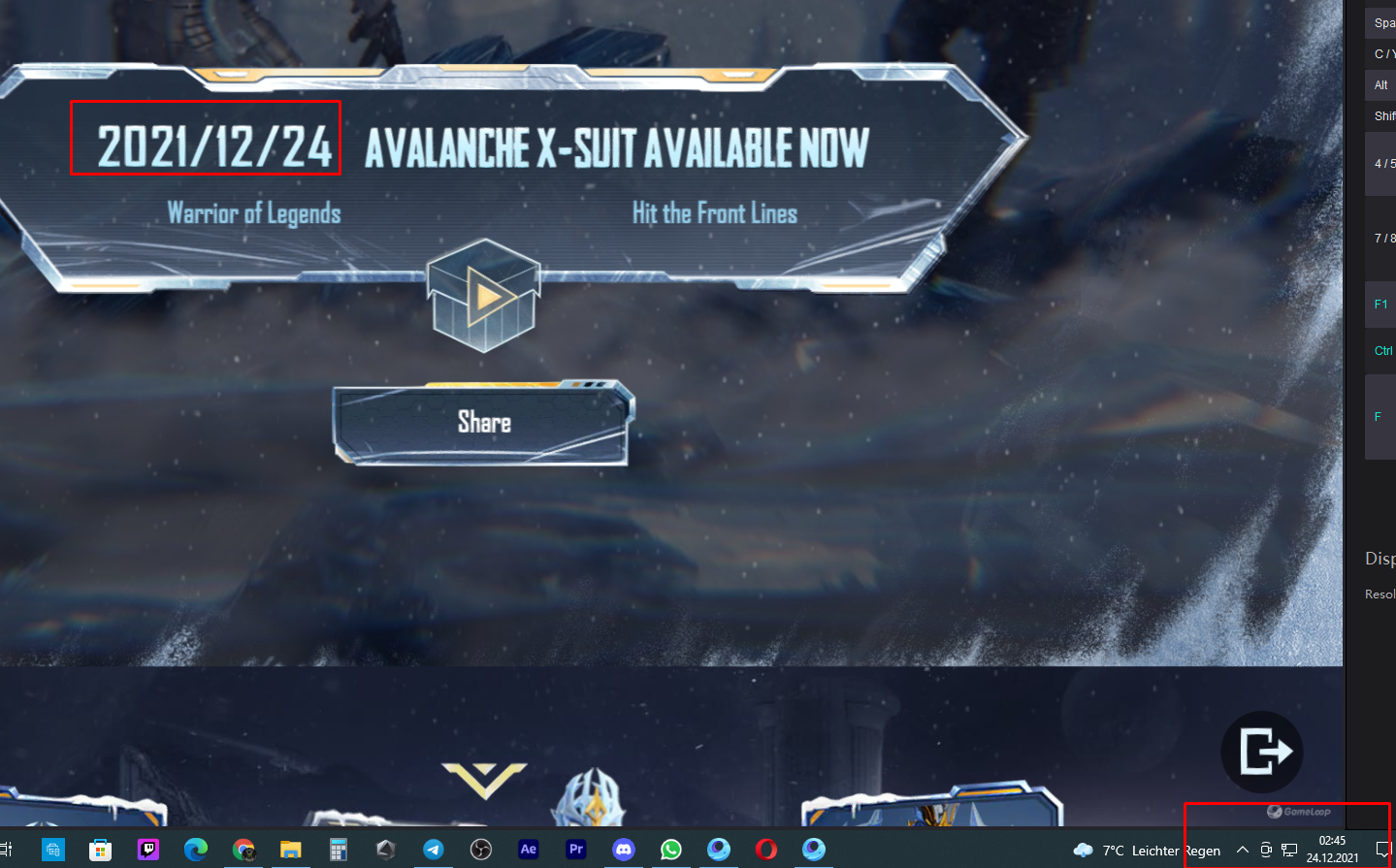Open Adobe Premiere Pro from the taskbar
The height and width of the screenshot is (868, 1396).
point(576,850)
